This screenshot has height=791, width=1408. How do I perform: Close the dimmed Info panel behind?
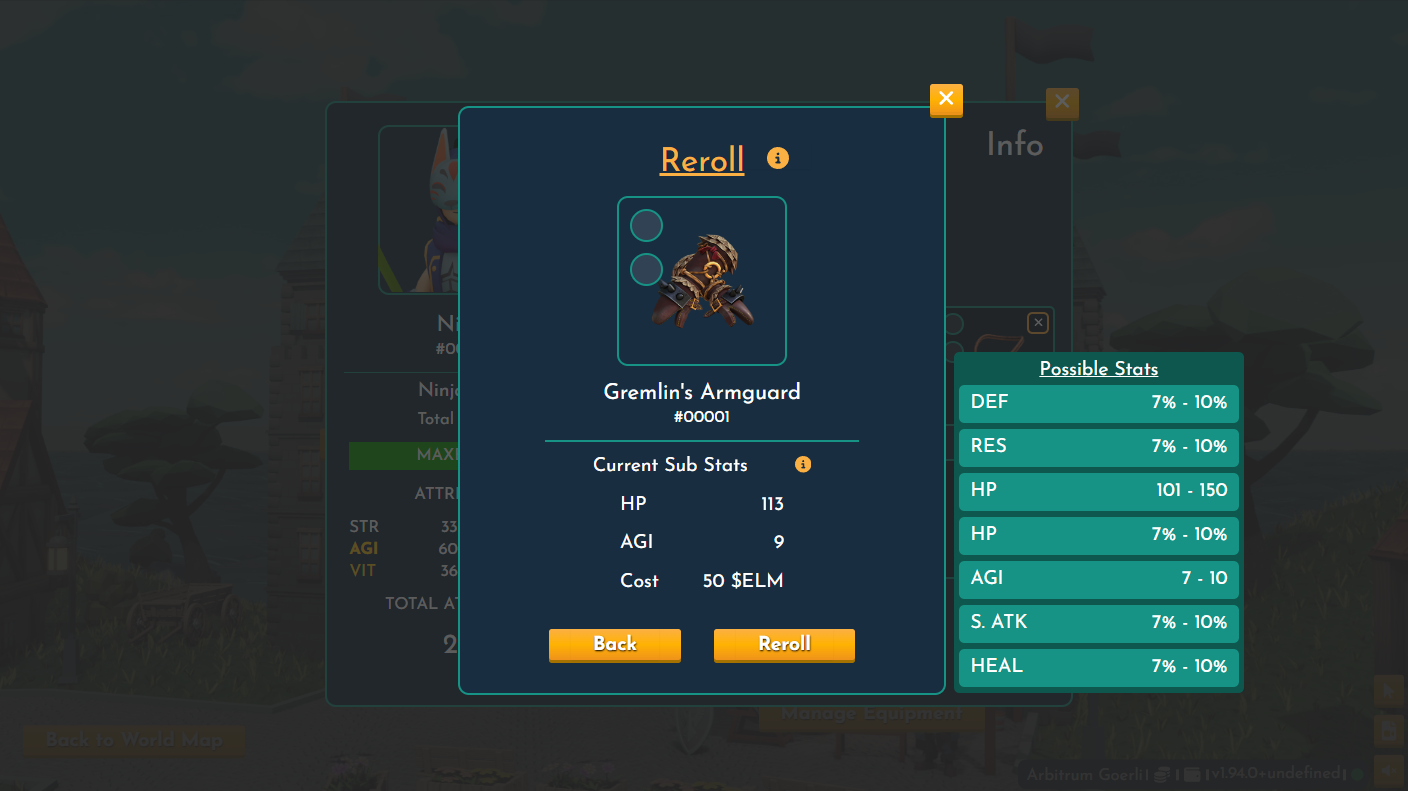pyautogui.click(x=1062, y=102)
